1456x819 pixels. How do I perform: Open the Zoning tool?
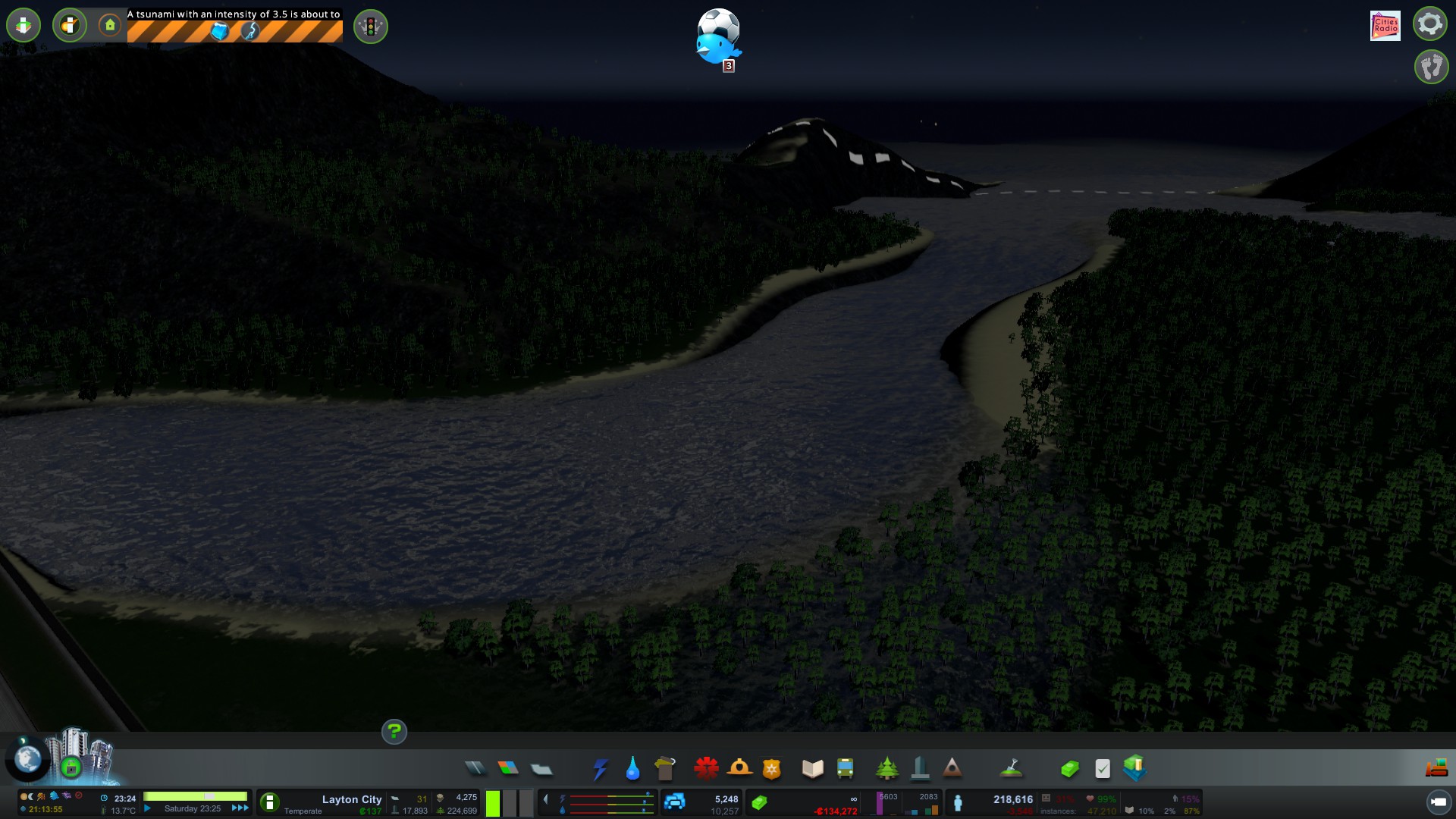tap(508, 769)
